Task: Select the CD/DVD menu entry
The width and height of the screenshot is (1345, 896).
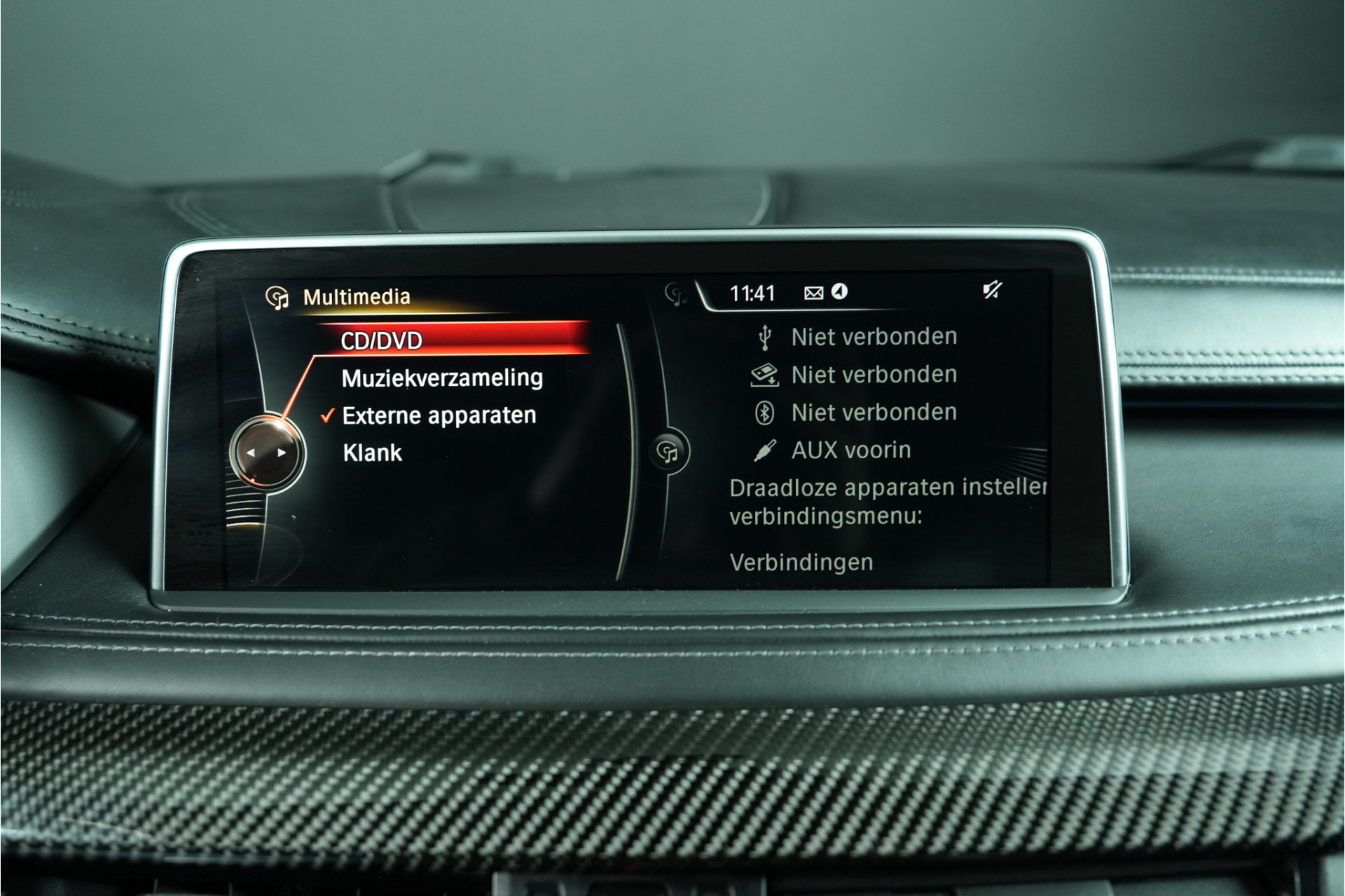Action: coord(382,340)
